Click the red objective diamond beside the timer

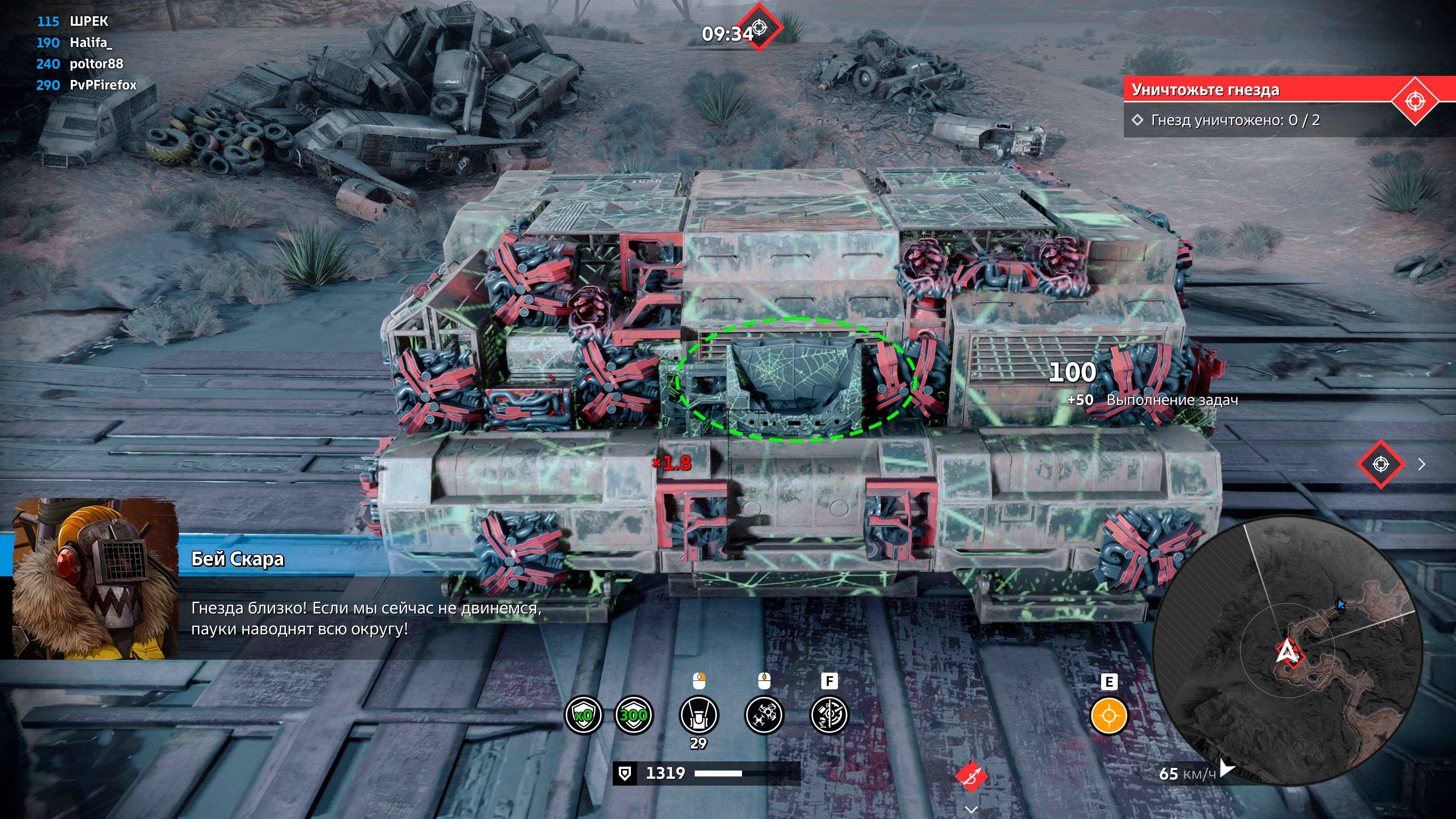click(x=759, y=27)
